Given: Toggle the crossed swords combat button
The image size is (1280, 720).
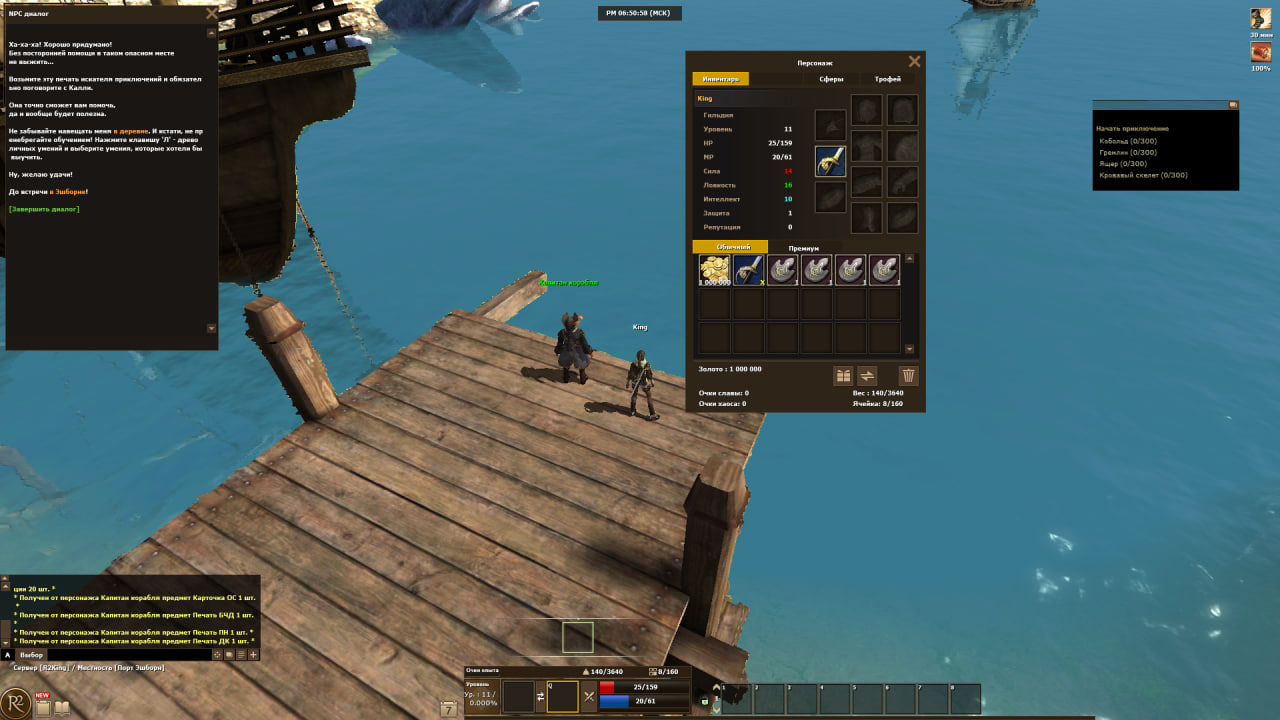Looking at the screenshot, I should pyautogui.click(x=589, y=696).
